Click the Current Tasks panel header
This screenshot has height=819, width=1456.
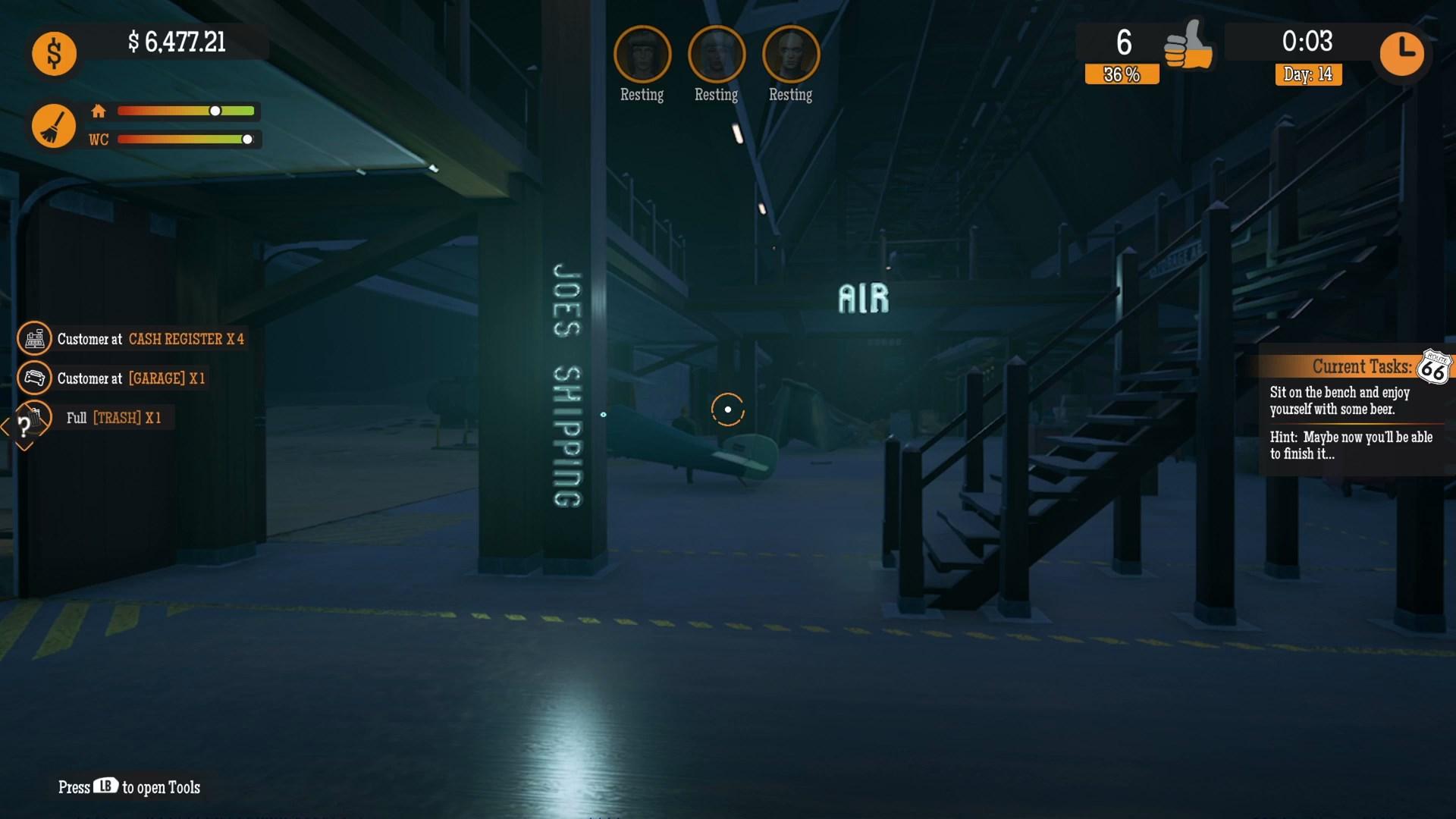click(x=1361, y=367)
